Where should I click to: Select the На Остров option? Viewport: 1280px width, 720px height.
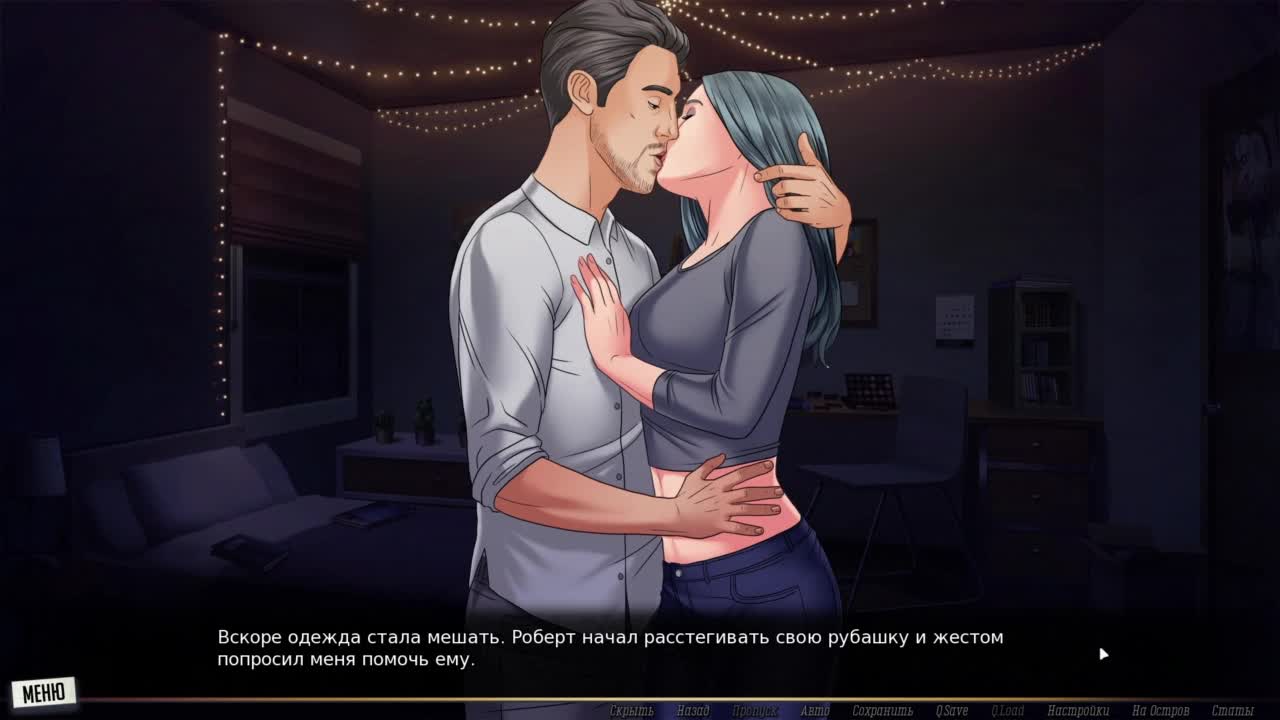(1160, 711)
